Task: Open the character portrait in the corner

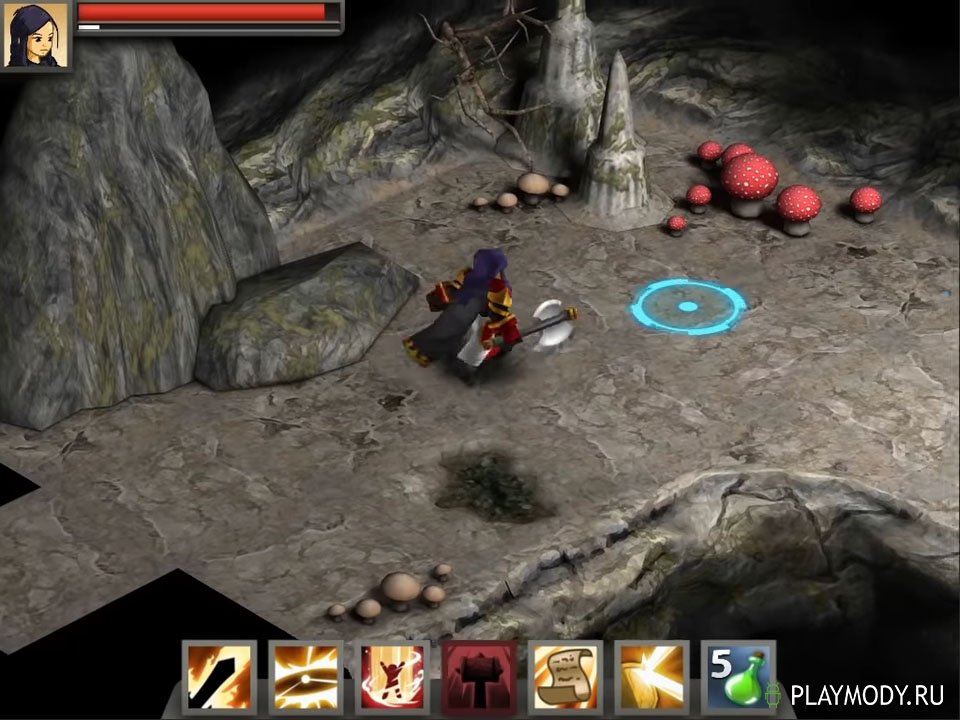Action: (37, 35)
